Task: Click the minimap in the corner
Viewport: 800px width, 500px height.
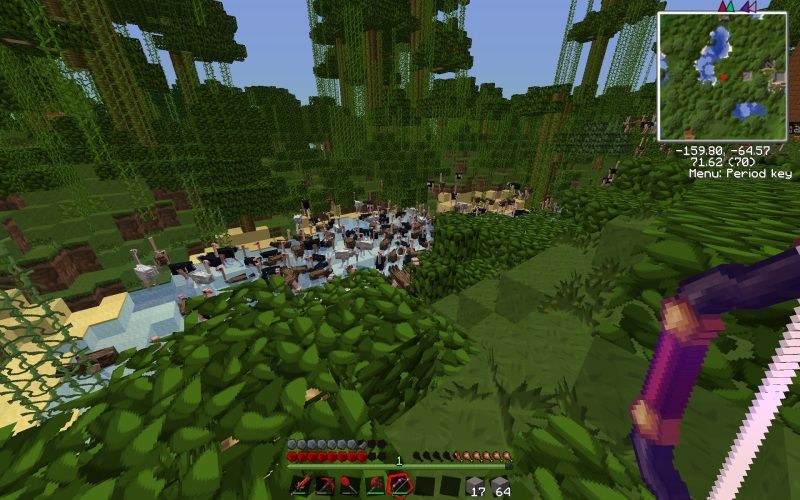Action: [x=723, y=76]
